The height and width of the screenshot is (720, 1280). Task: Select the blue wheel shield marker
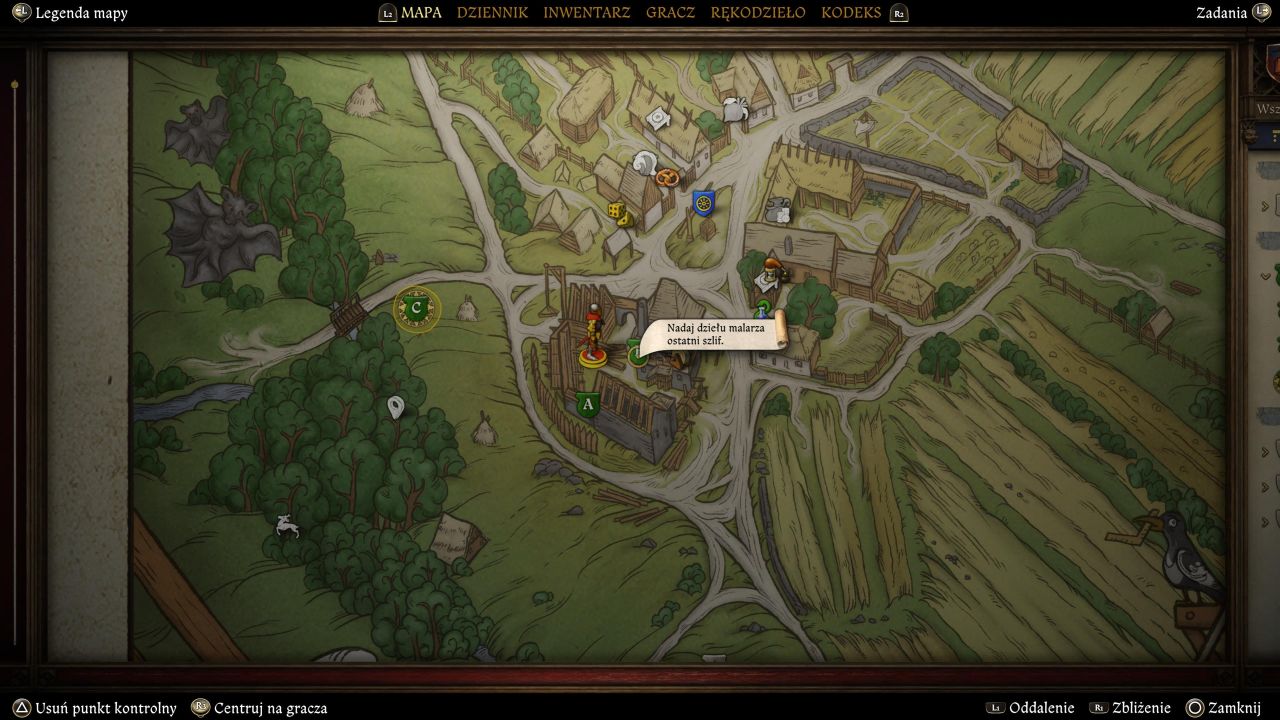[x=704, y=203]
